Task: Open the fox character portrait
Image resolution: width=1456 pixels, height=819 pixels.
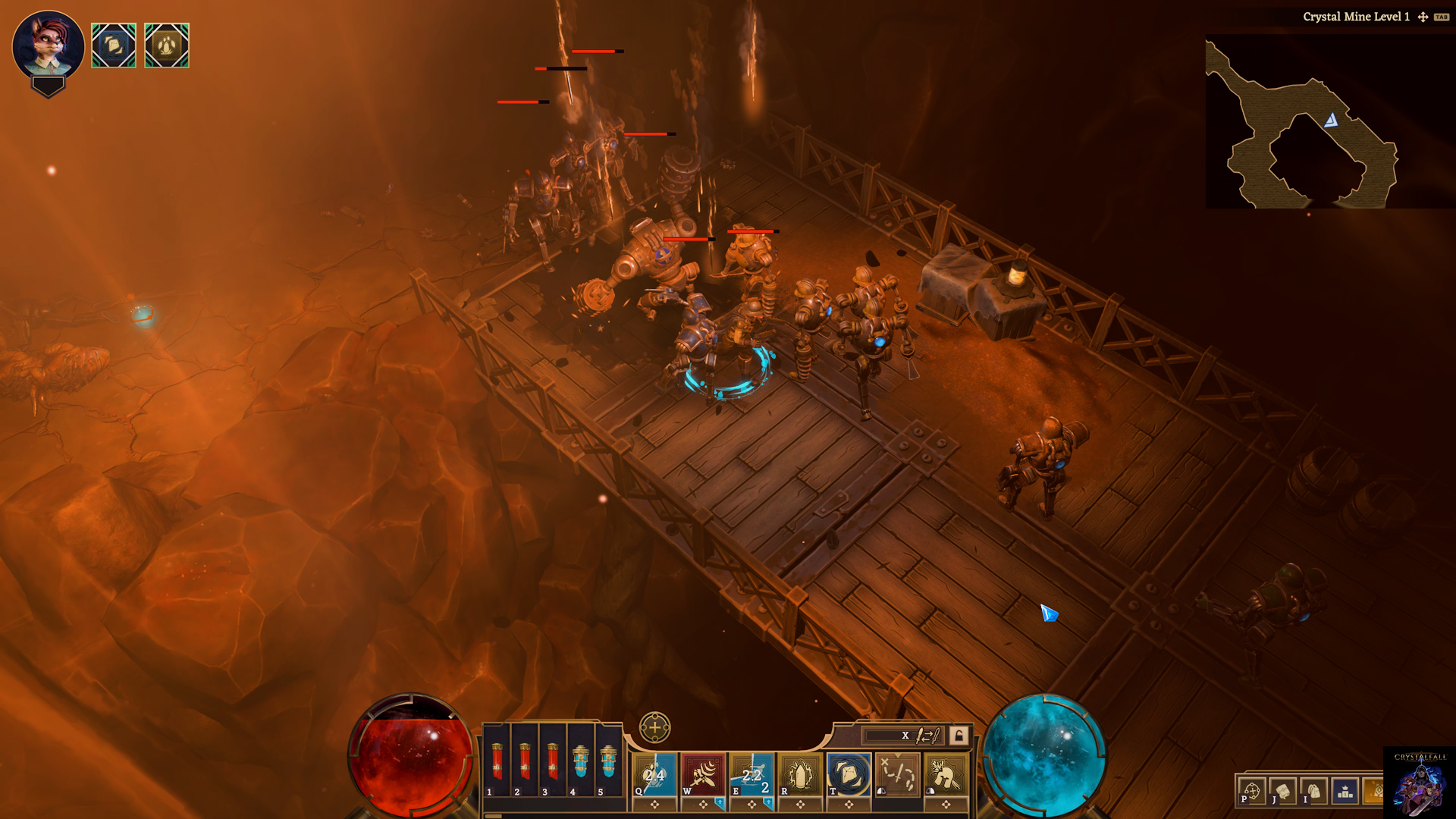Action: click(48, 44)
